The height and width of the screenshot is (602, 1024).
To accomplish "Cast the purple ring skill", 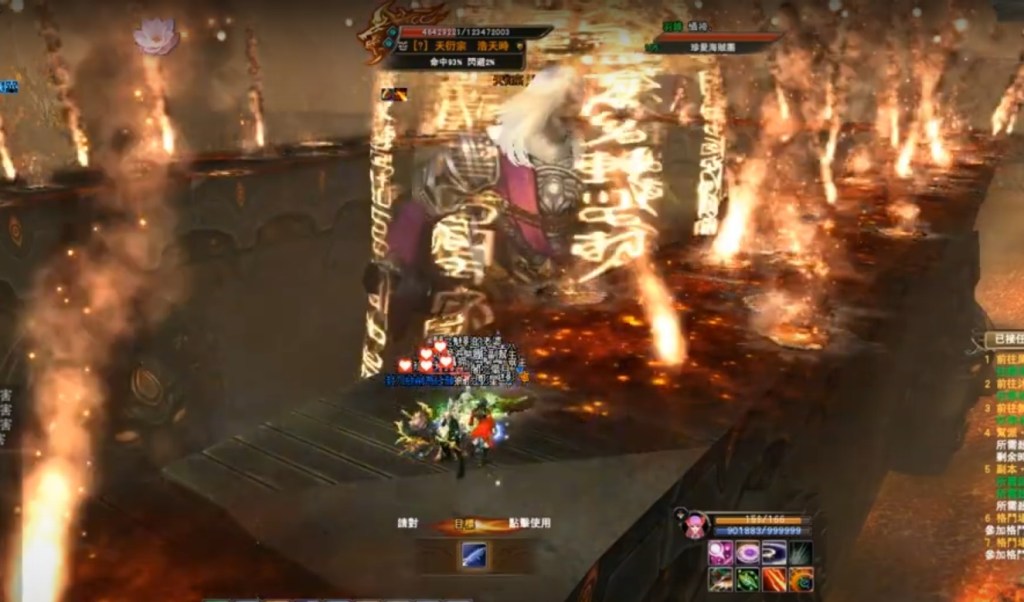I will (x=747, y=552).
